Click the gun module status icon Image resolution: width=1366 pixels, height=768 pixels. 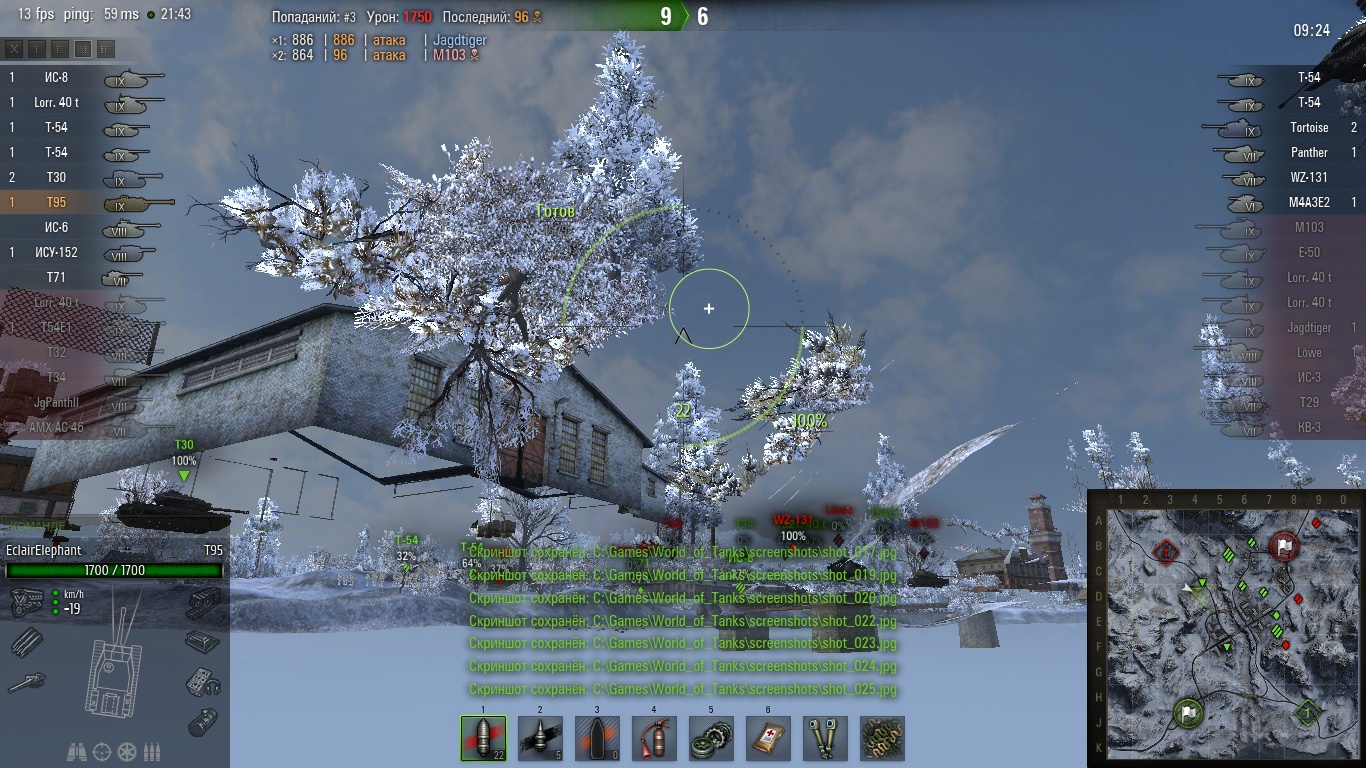[x=25, y=683]
